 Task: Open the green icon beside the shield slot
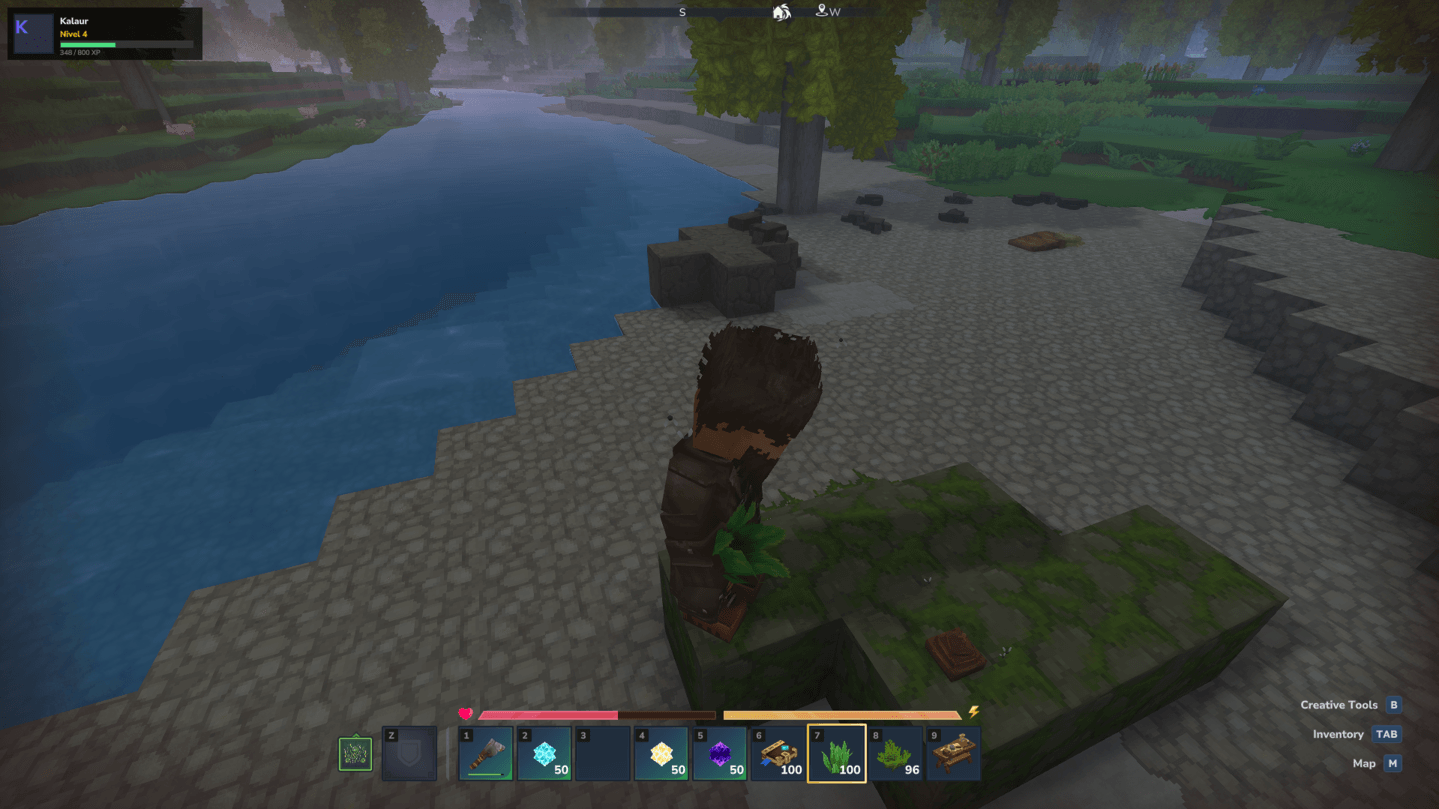pyautogui.click(x=355, y=754)
